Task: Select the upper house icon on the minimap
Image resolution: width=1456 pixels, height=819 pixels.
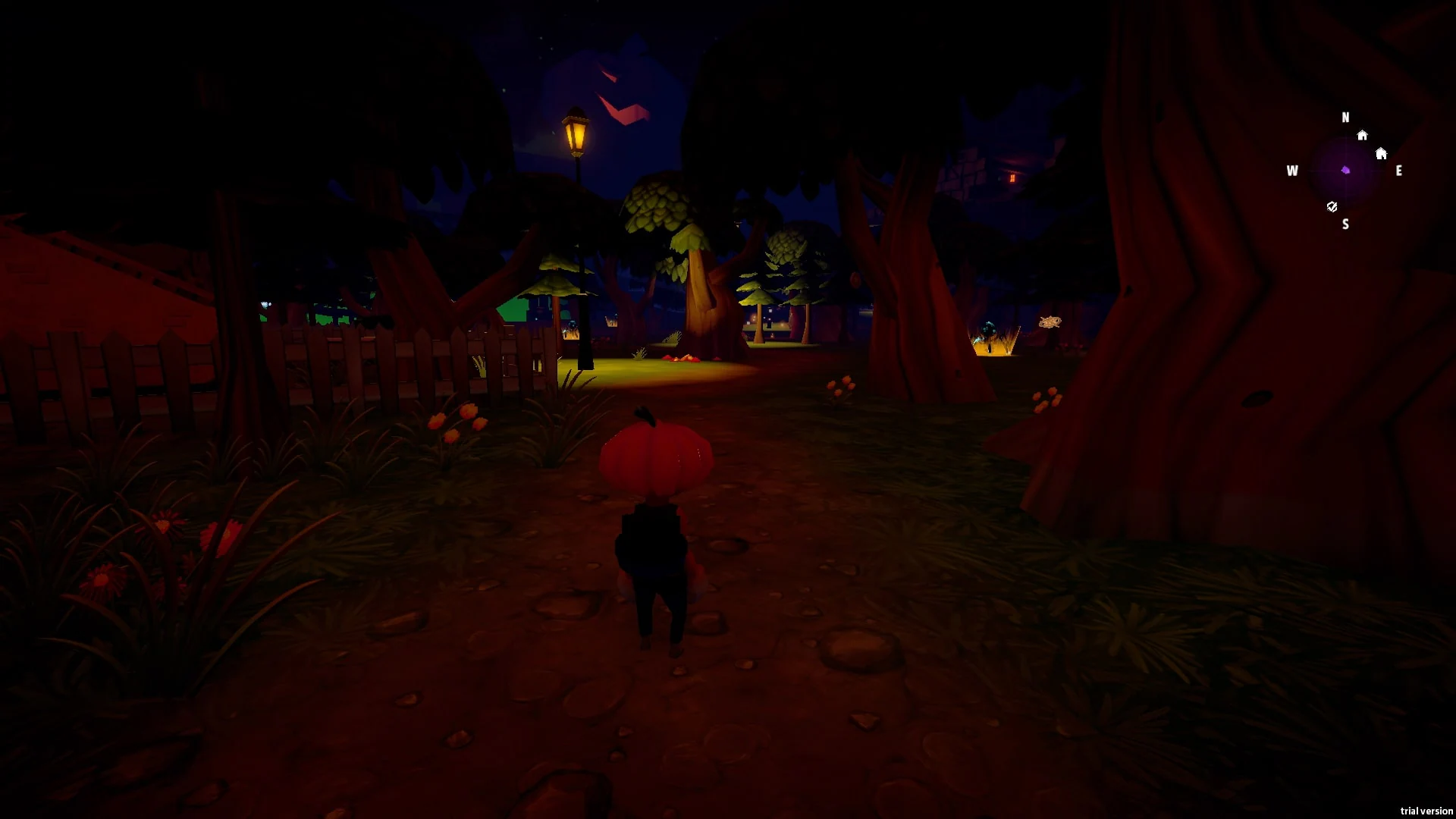Action: (x=1363, y=135)
